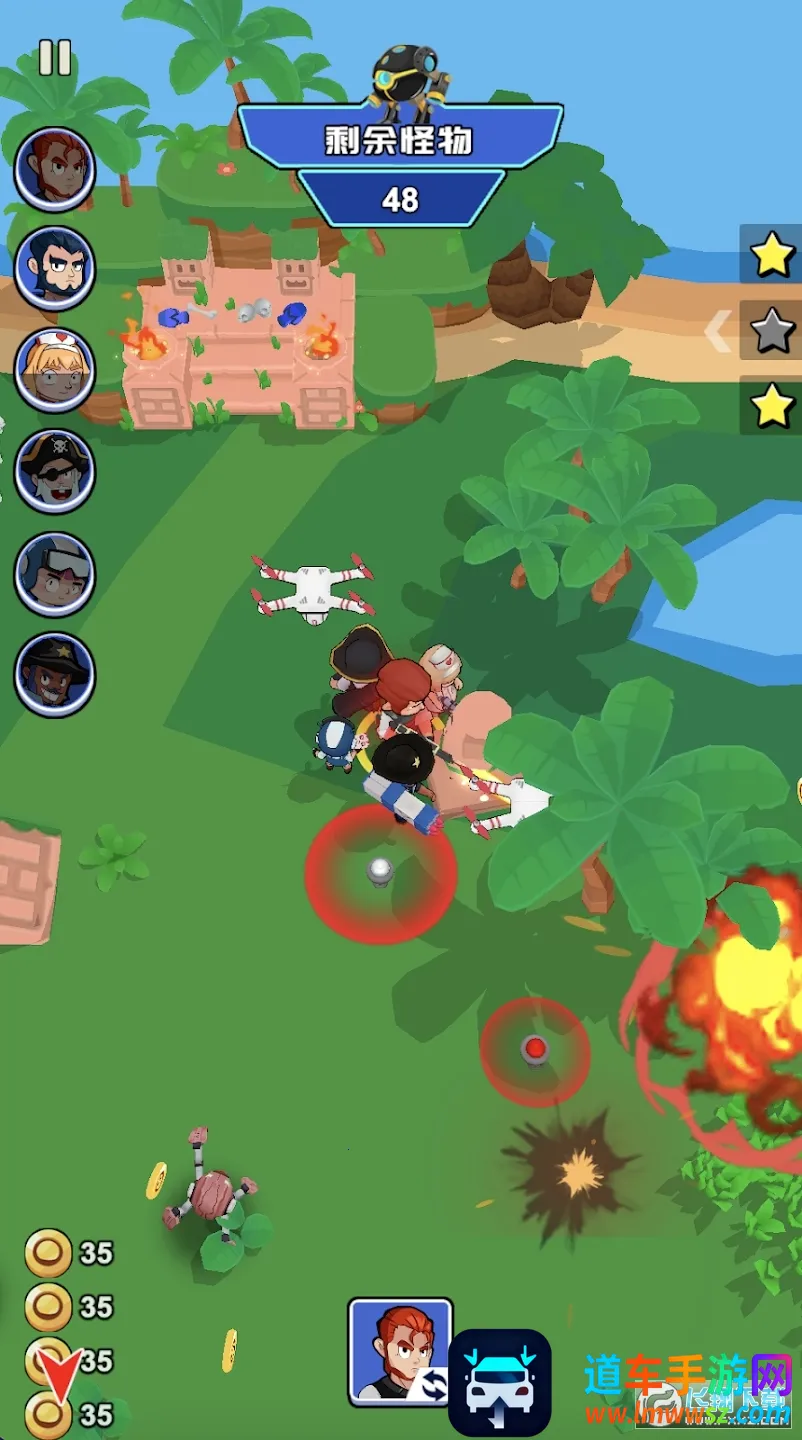Select the red-haired hero portrait in the side list

pyautogui.click(x=55, y=168)
